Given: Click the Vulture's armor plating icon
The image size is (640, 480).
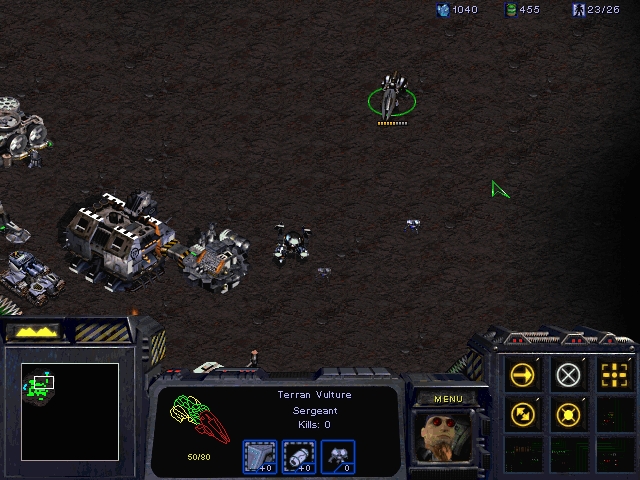Looking at the screenshot, I should coord(259,456).
